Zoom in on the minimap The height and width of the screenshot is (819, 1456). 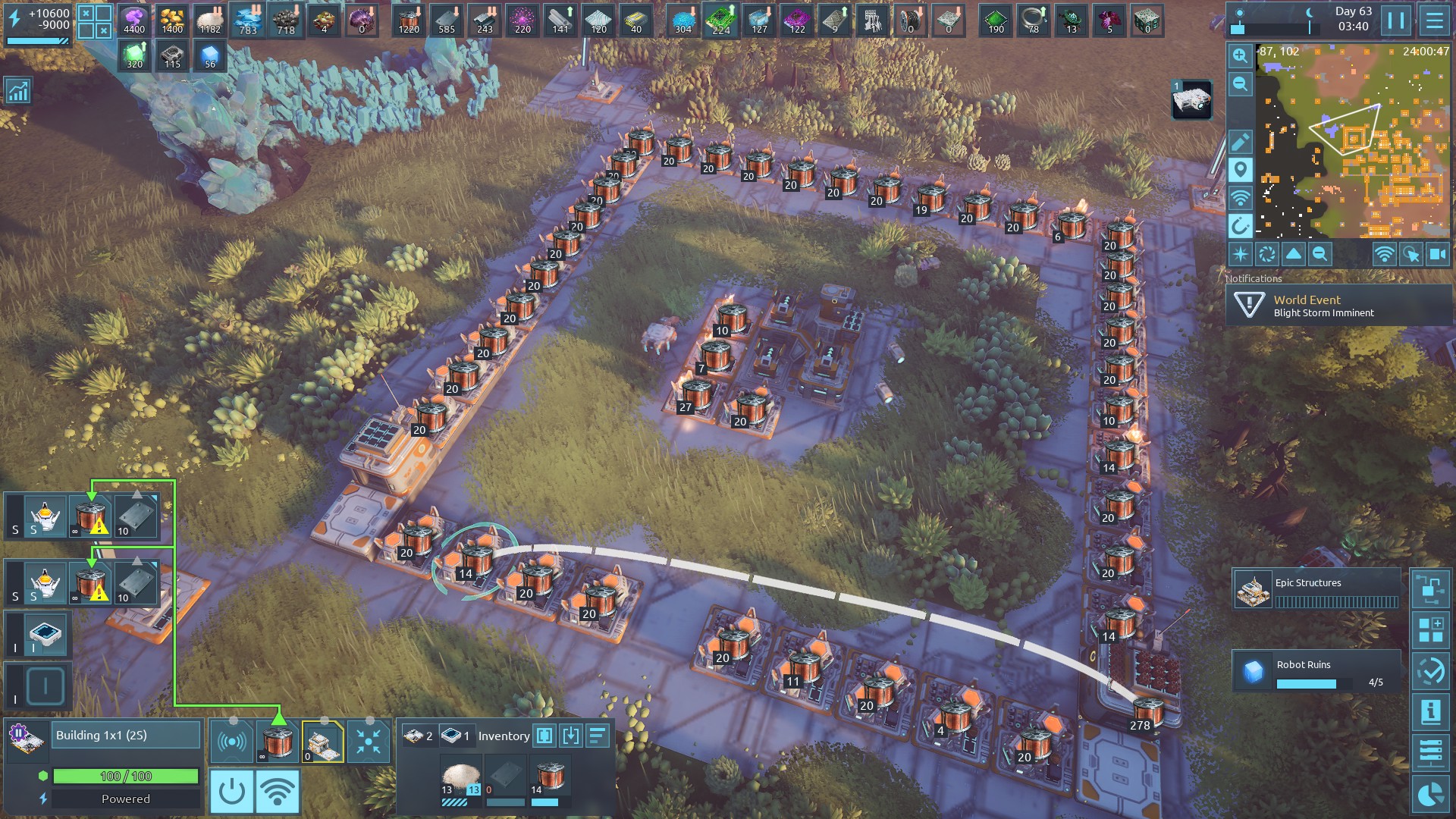click(1240, 55)
